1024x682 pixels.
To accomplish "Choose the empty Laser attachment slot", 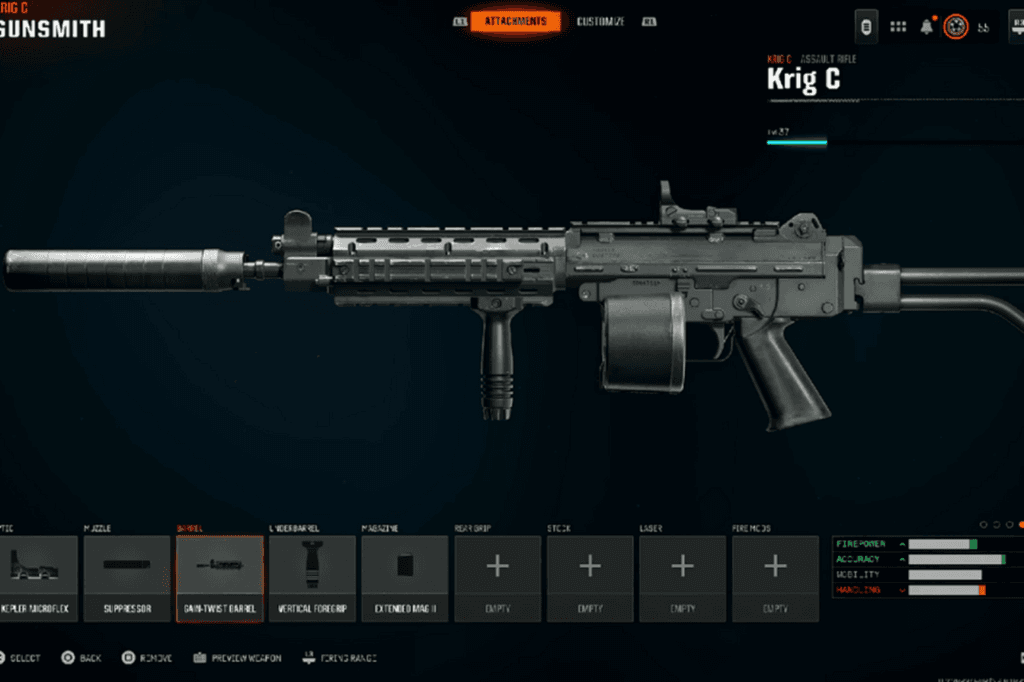I will [x=682, y=577].
